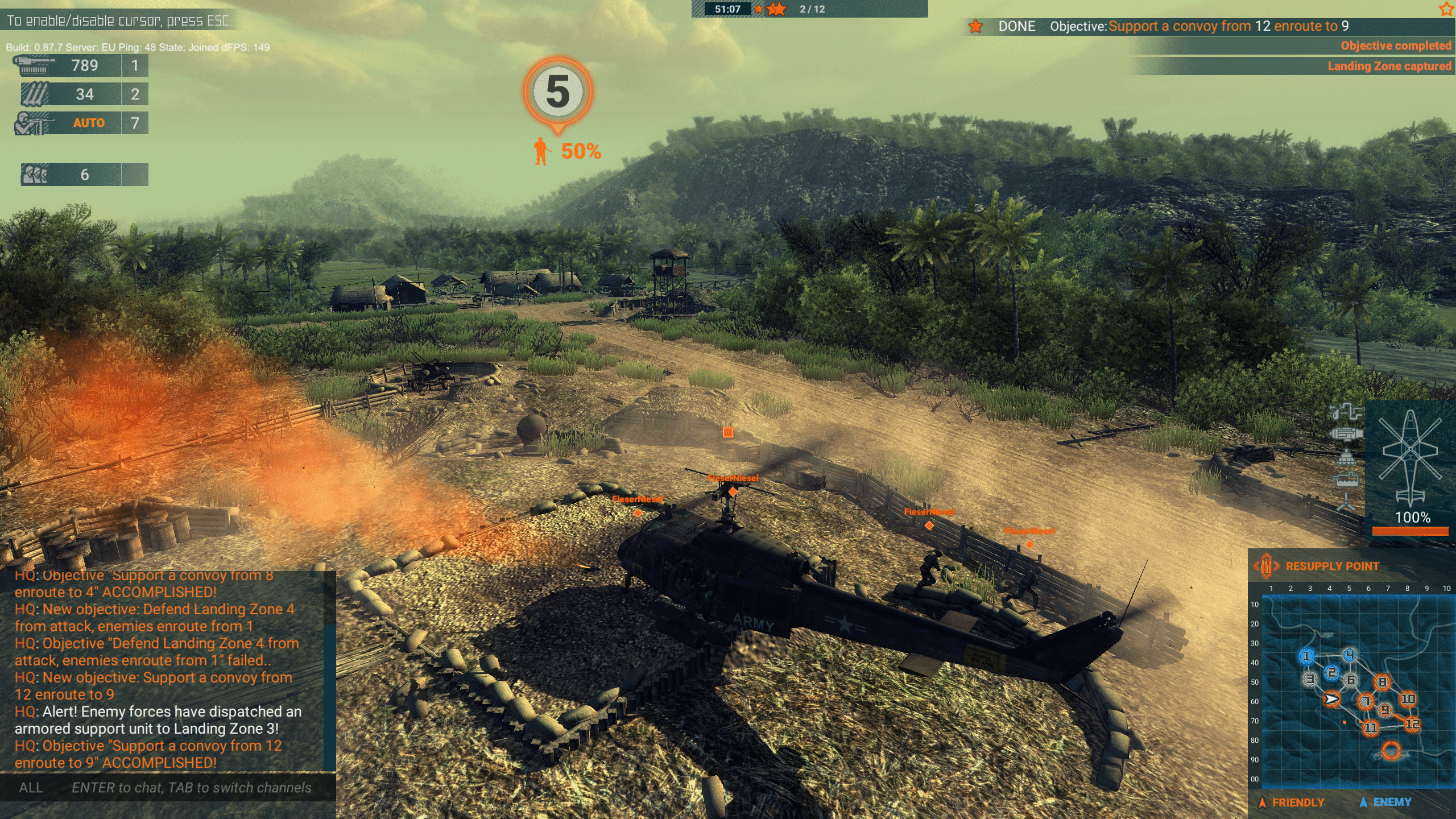Click the helicopter damage status diagram

[x=1410, y=455]
